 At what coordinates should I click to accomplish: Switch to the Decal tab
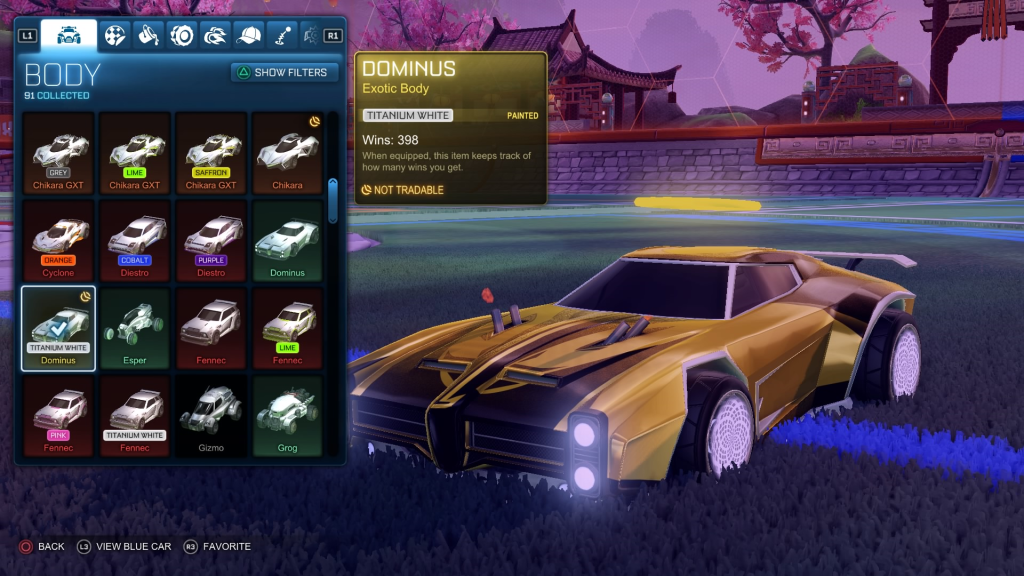click(x=116, y=36)
